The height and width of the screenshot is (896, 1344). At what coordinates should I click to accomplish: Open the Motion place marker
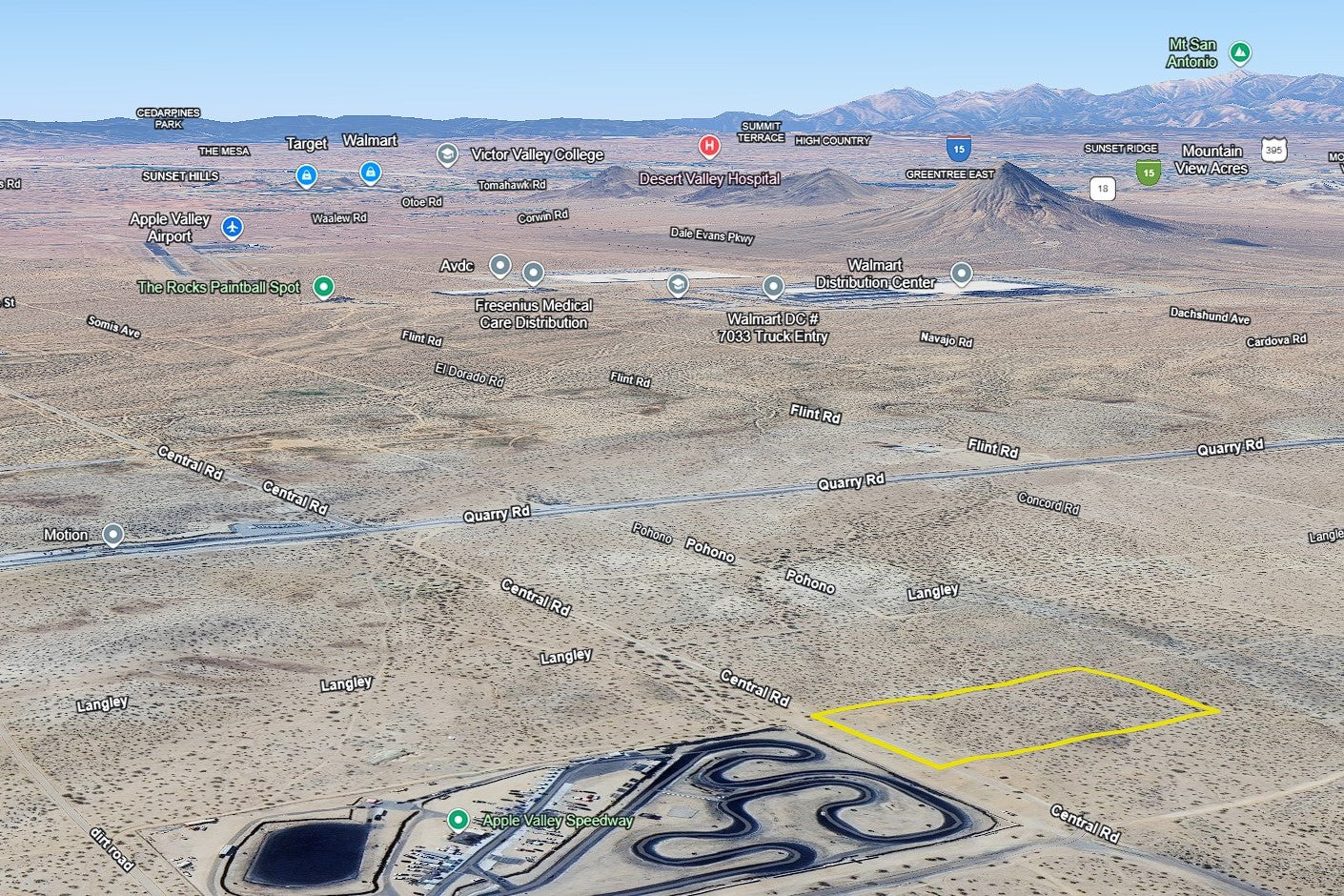tap(113, 535)
